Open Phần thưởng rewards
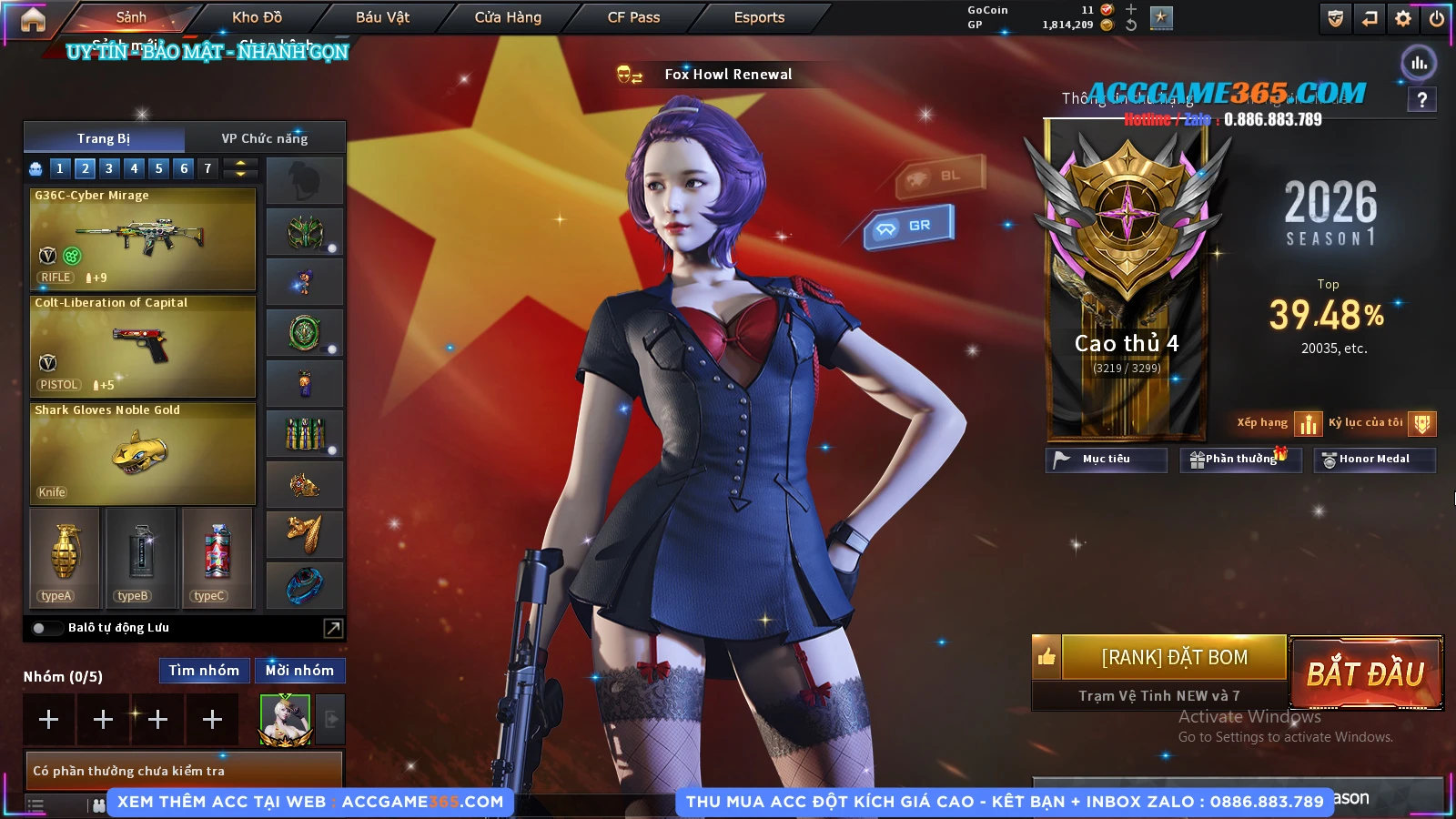This screenshot has height=819, width=1456. click(x=1240, y=460)
